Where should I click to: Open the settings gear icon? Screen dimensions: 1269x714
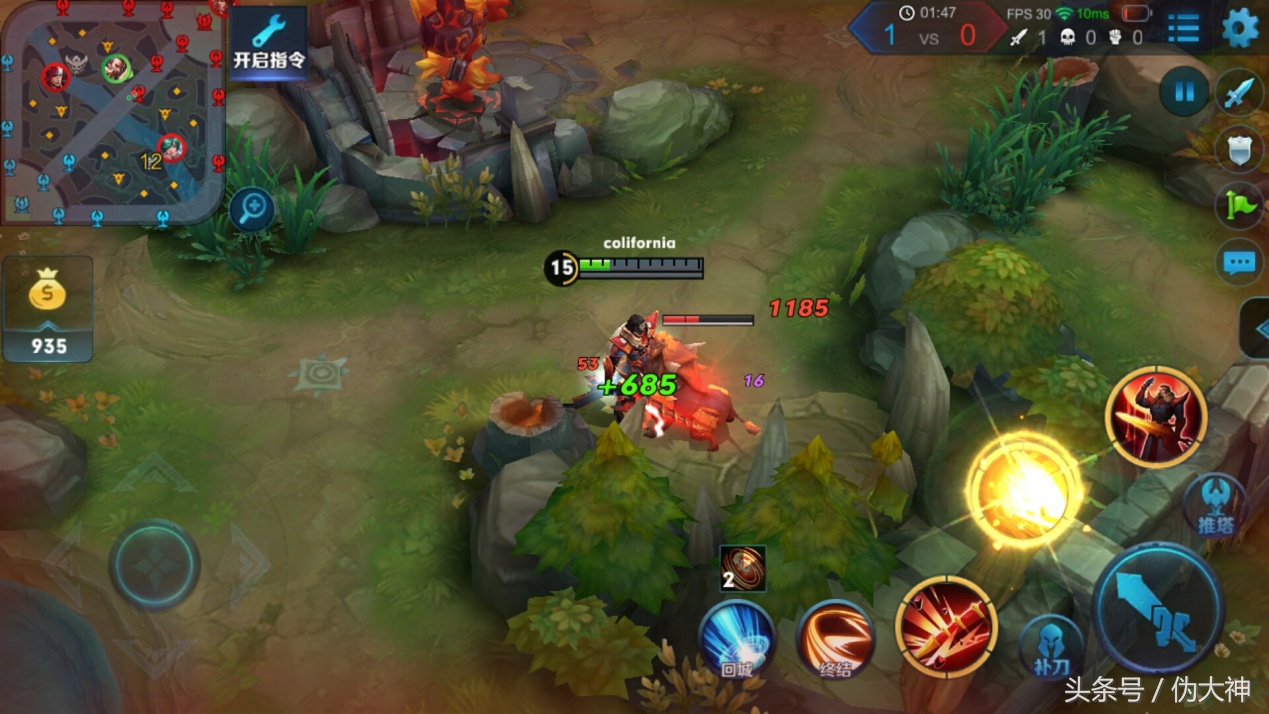[x=1240, y=28]
